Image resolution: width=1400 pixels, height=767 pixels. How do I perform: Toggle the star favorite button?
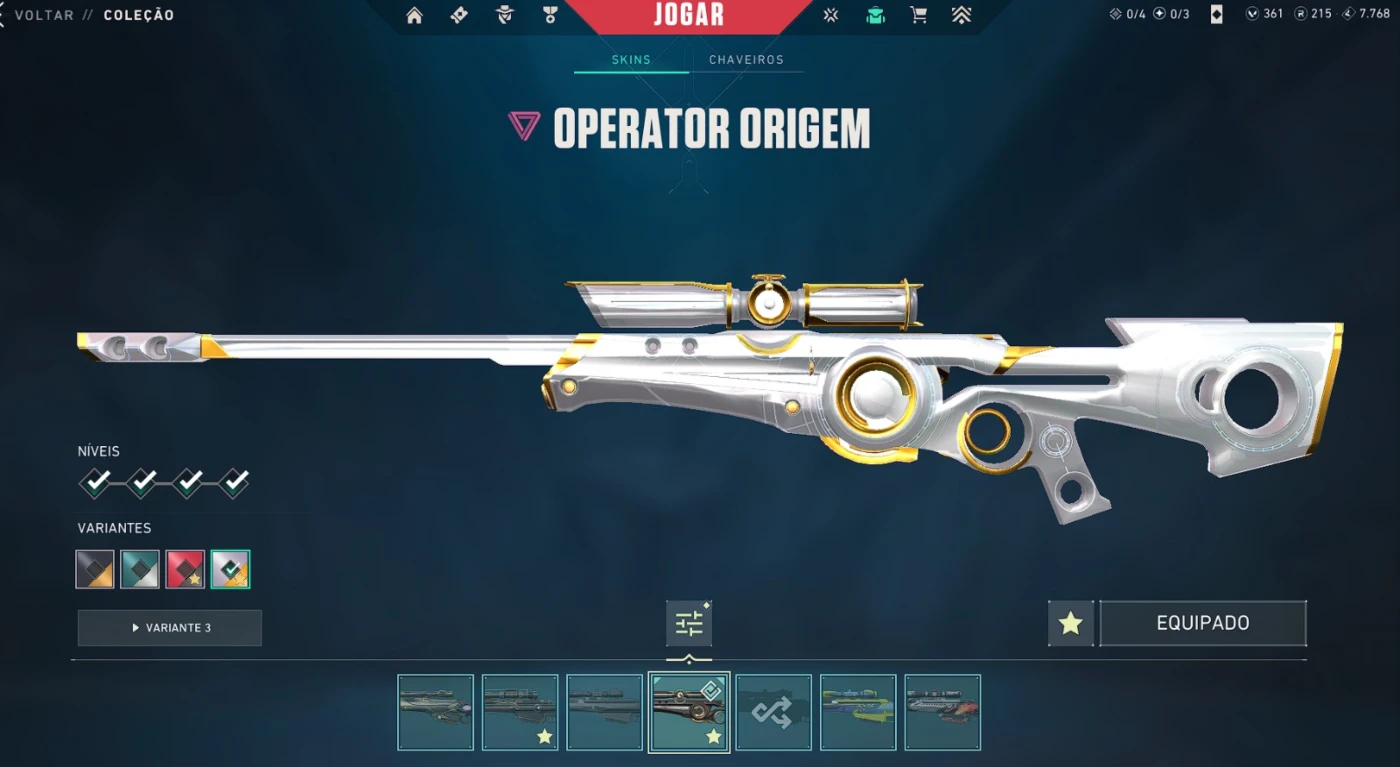[1070, 624]
